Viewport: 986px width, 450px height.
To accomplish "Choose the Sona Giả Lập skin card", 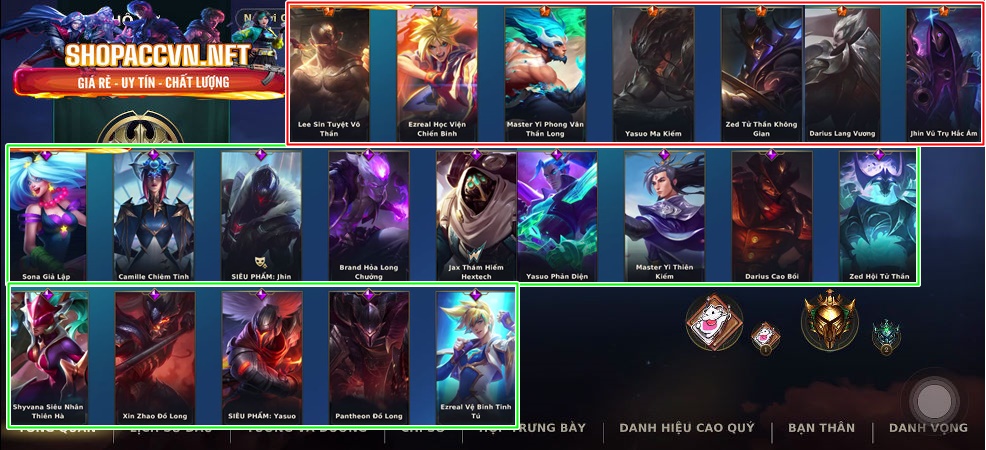I will tap(48, 214).
